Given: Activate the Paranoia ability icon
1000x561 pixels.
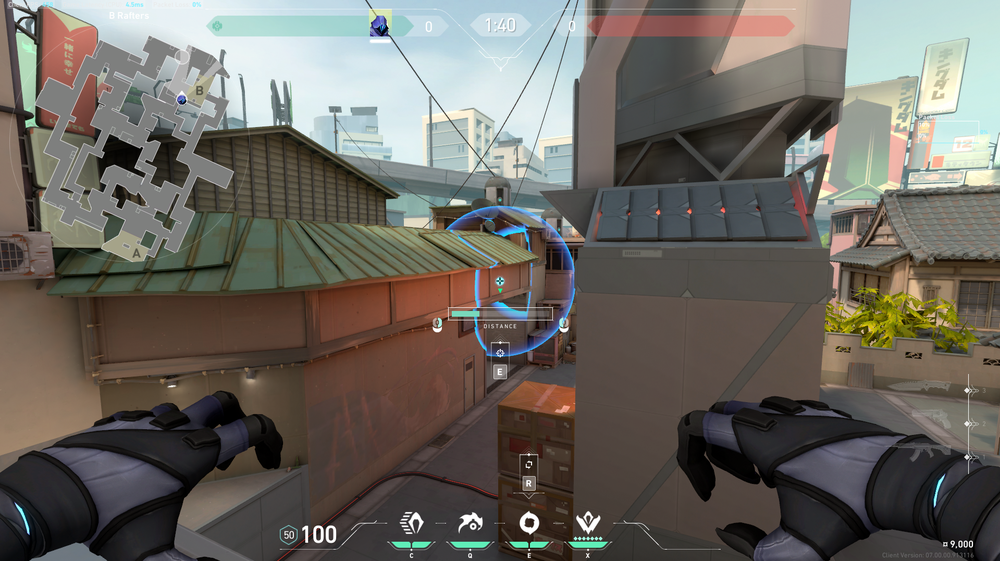Looking at the screenshot, I should (x=469, y=523).
